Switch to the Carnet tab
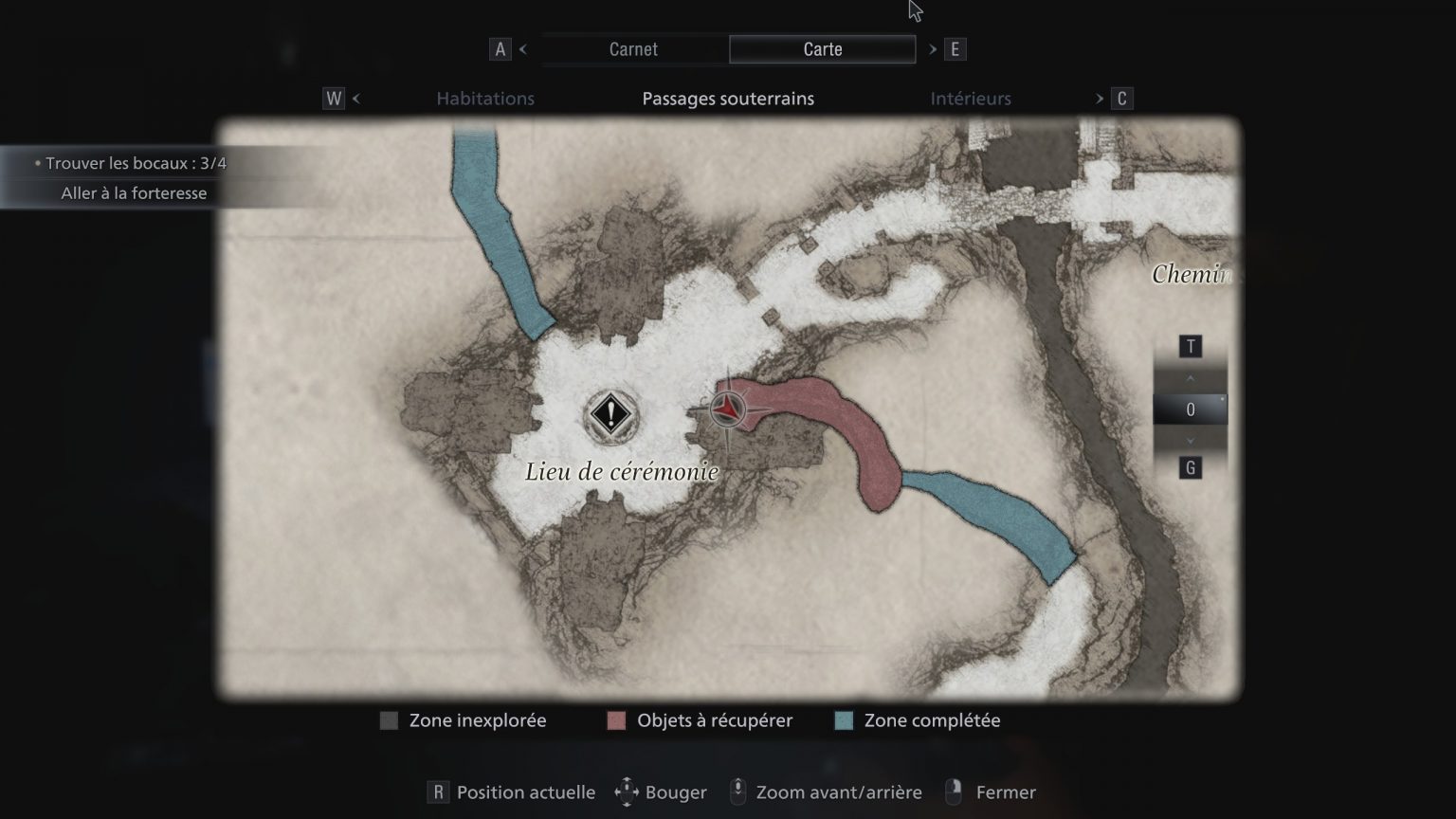 click(x=632, y=48)
